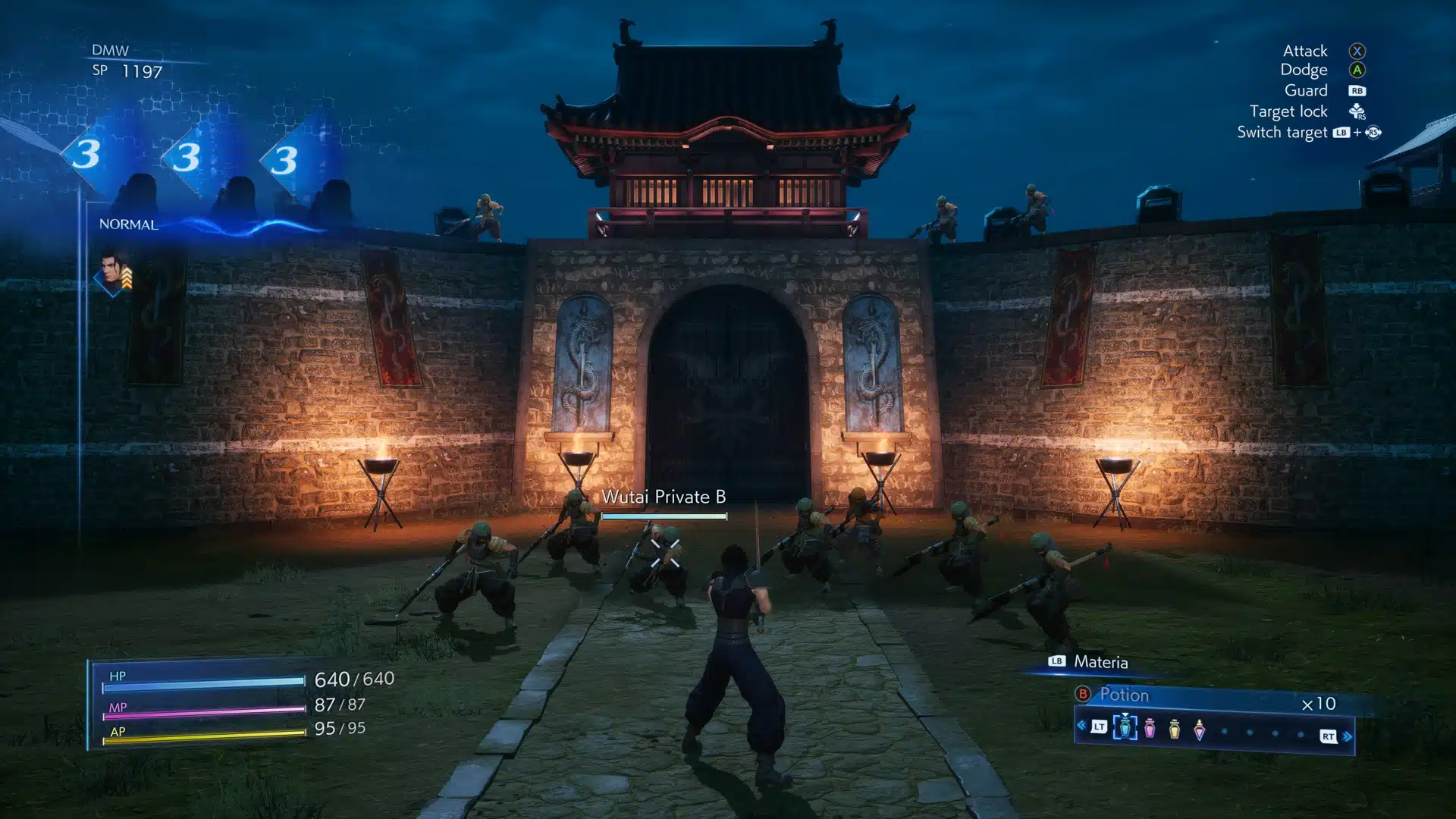Cycle items right with the double arrow
1456x819 pixels.
[x=1348, y=736]
